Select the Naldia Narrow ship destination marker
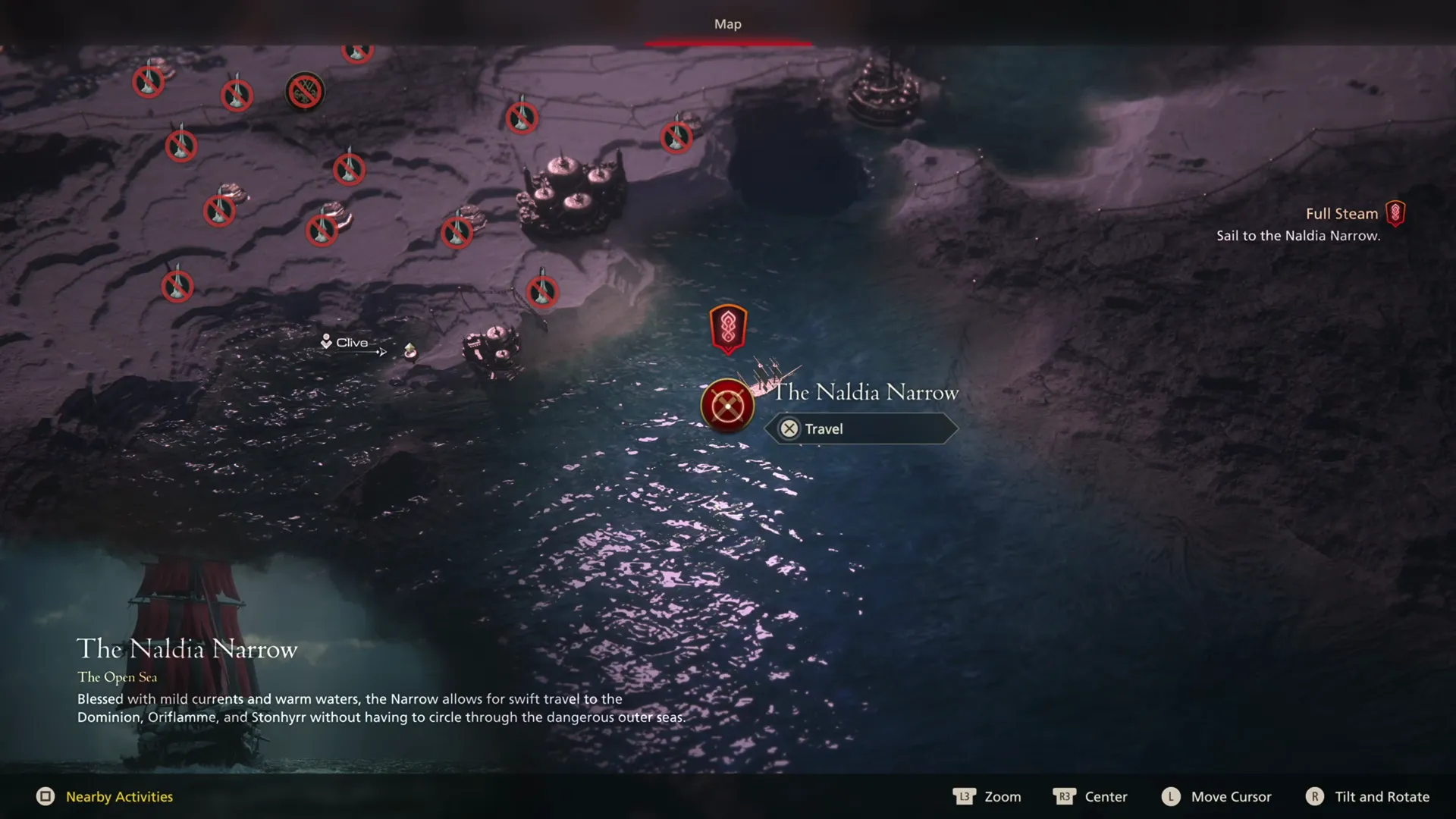Screen dimensions: 1456x819 pos(727,406)
